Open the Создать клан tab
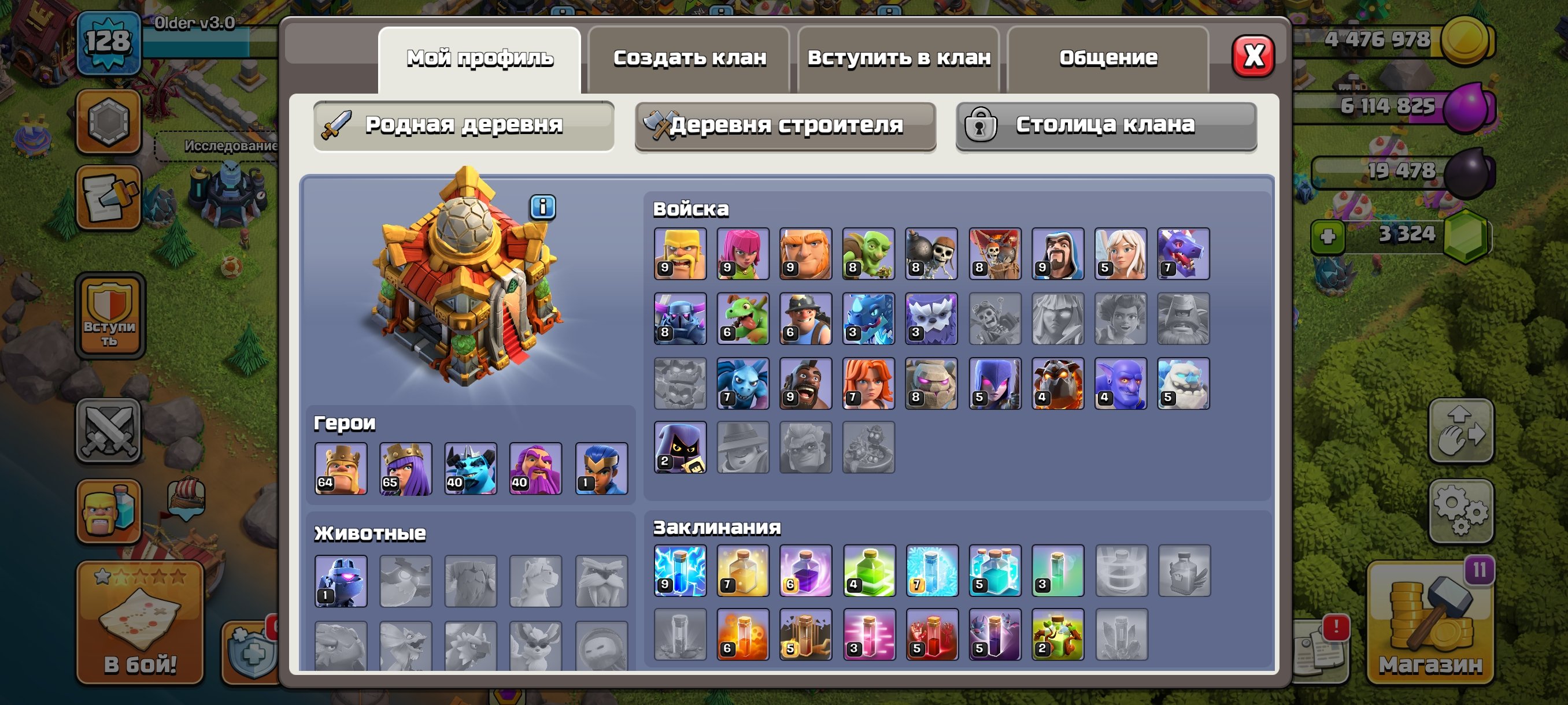The image size is (1568, 705). tap(689, 57)
